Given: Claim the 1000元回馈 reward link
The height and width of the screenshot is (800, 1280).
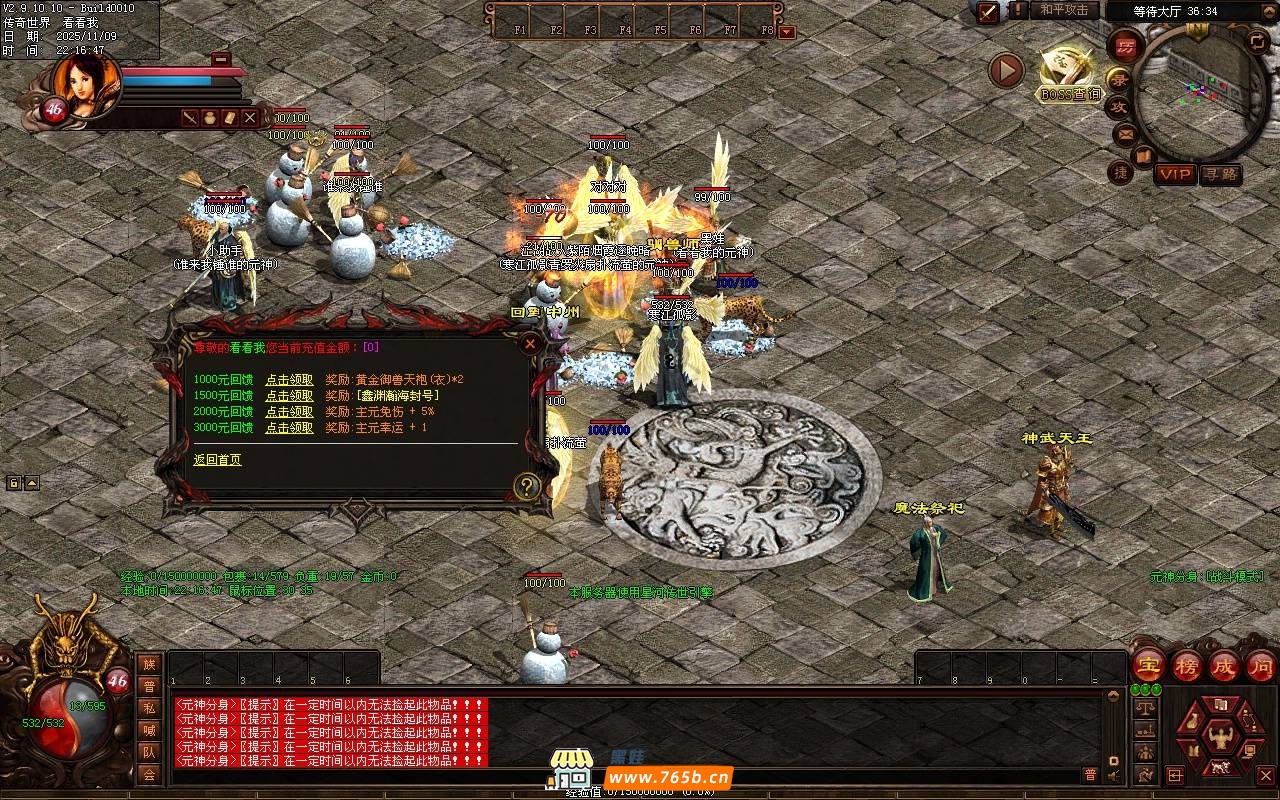Looking at the screenshot, I should pyautogui.click(x=289, y=380).
